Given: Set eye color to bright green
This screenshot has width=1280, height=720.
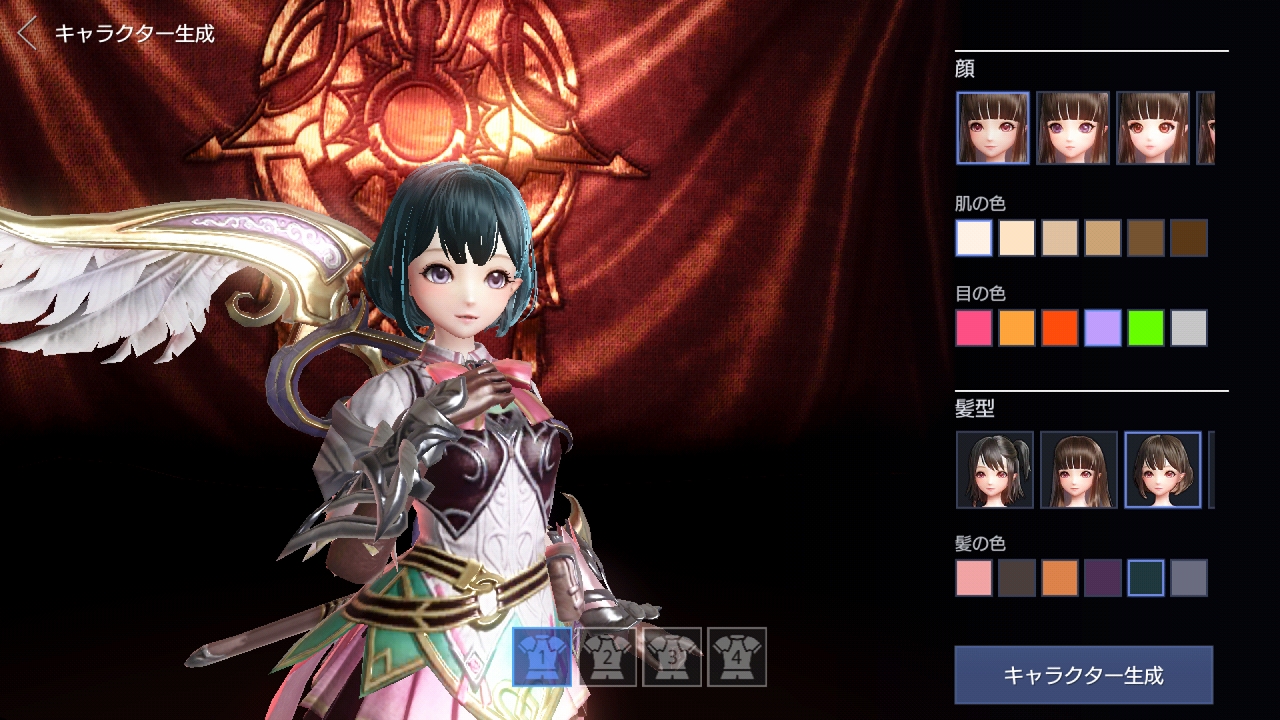Looking at the screenshot, I should [x=1146, y=328].
